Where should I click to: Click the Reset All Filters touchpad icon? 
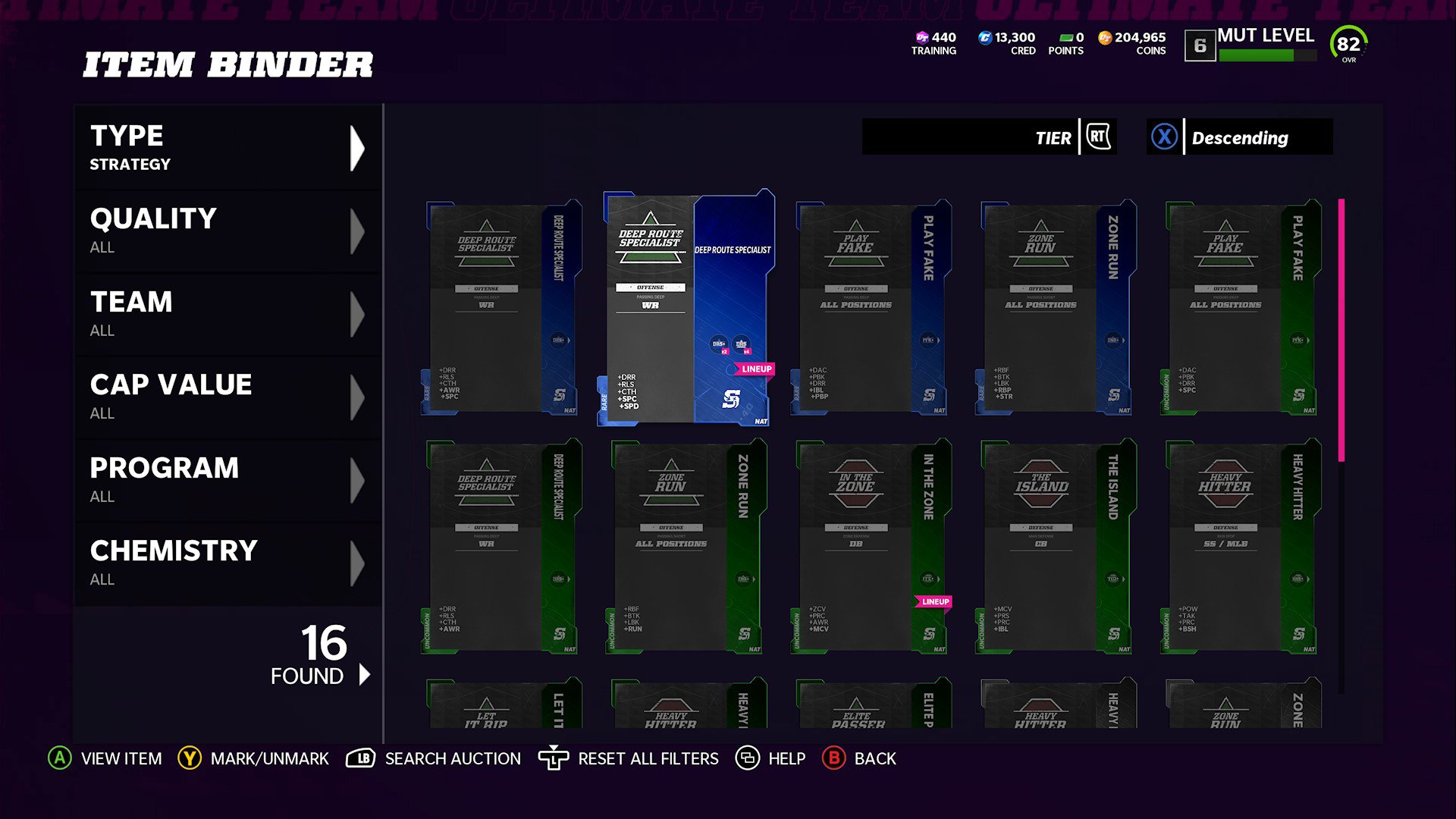tap(553, 758)
